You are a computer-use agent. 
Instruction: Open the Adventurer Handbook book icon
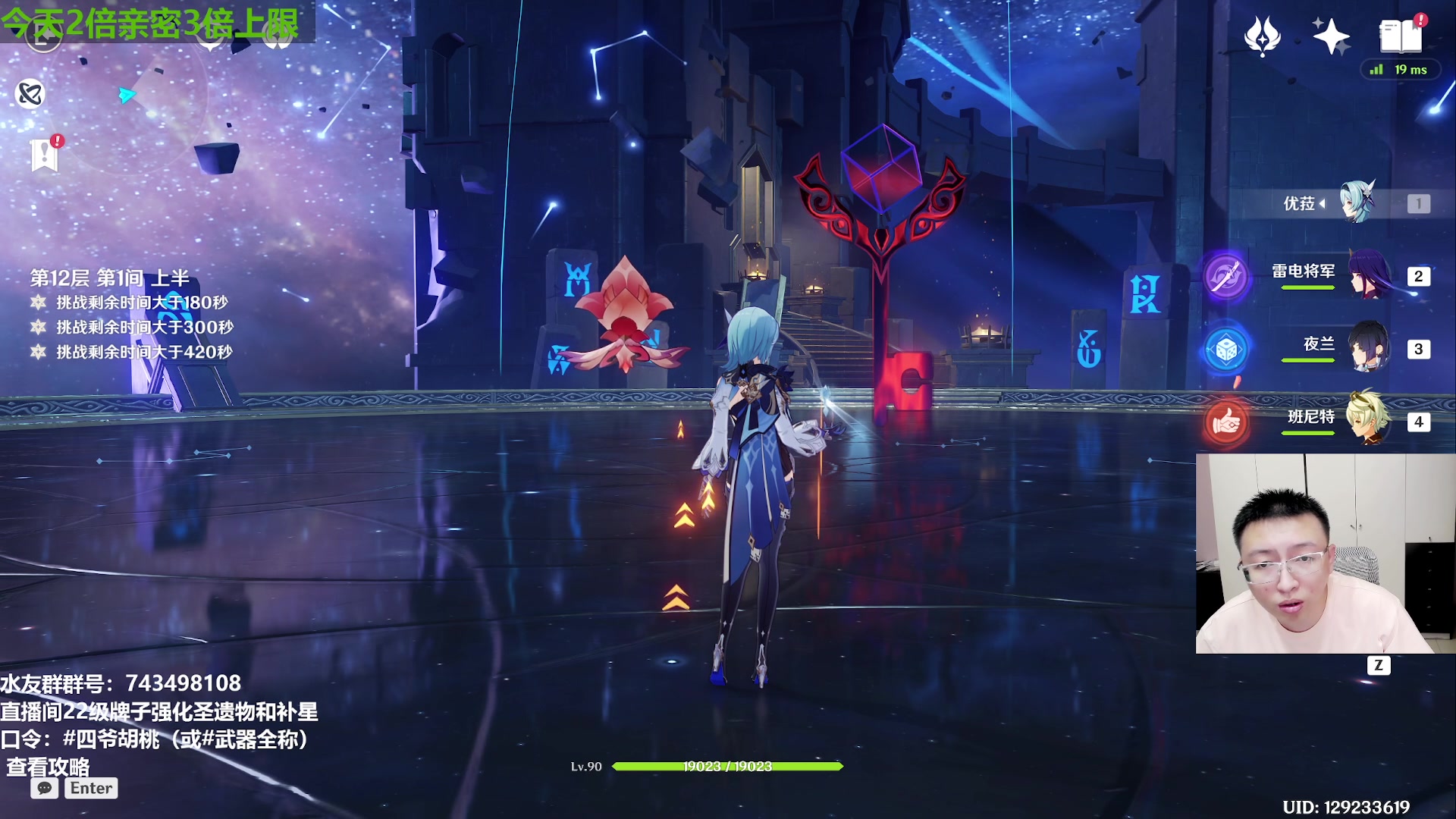tap(1401, 36)
